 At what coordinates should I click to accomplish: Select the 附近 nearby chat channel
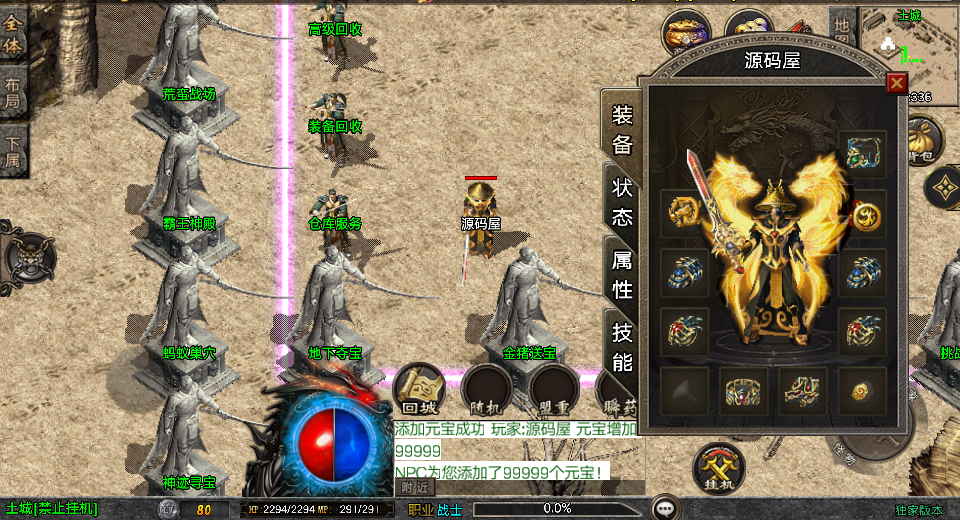pos(414,487)
